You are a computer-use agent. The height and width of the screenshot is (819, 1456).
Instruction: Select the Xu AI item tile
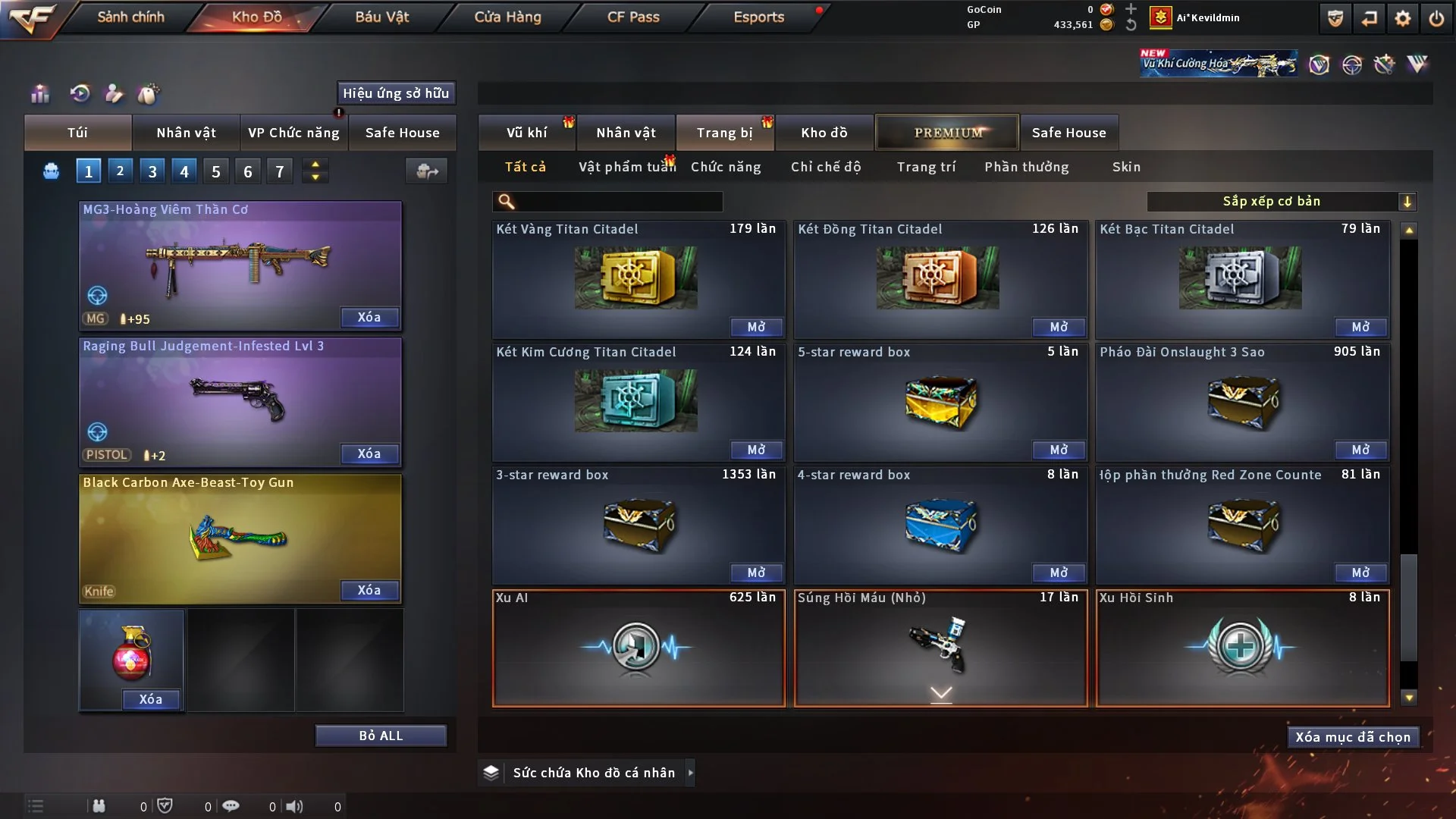[638, 648]
